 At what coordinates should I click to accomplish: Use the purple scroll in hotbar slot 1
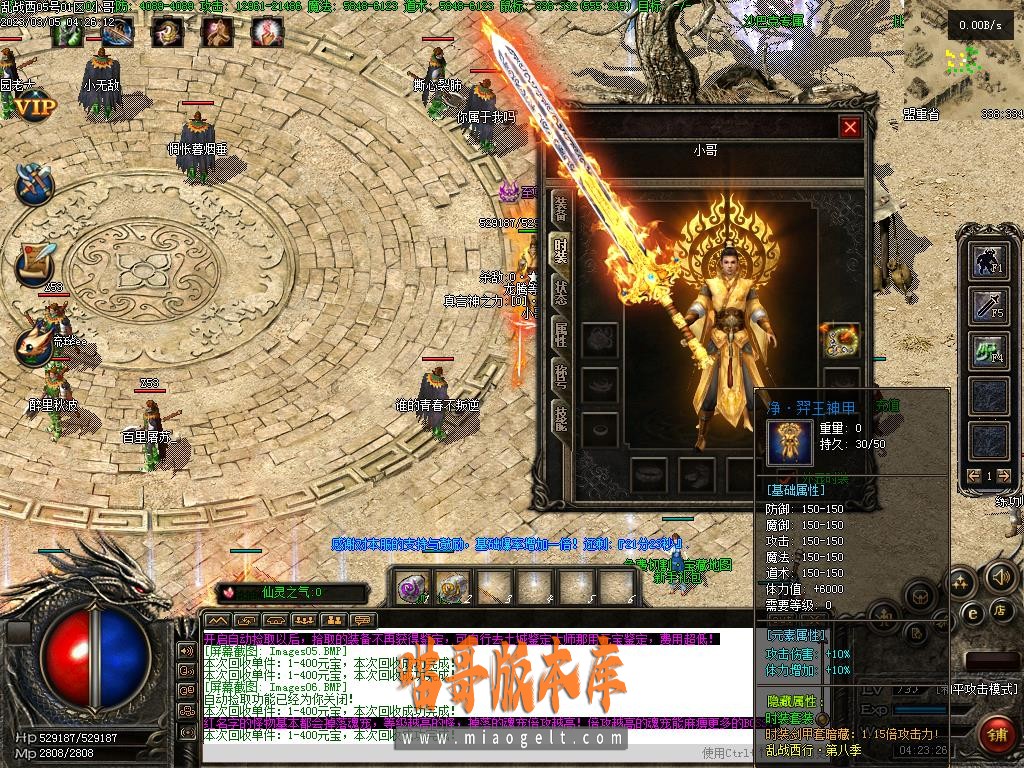pos(411,587)
